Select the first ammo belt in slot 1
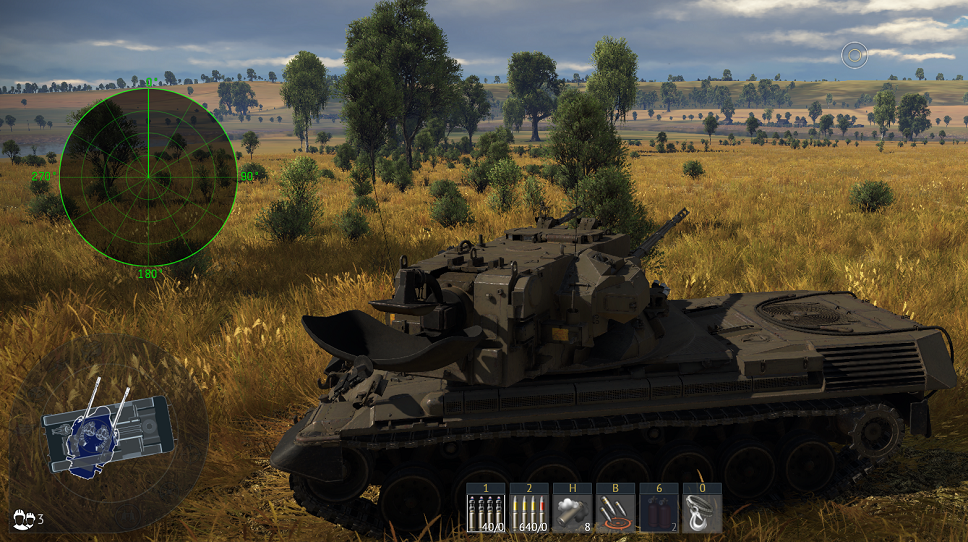Viewport: 968px width, 542px height. pyautogui.click(x=486, y=510)
